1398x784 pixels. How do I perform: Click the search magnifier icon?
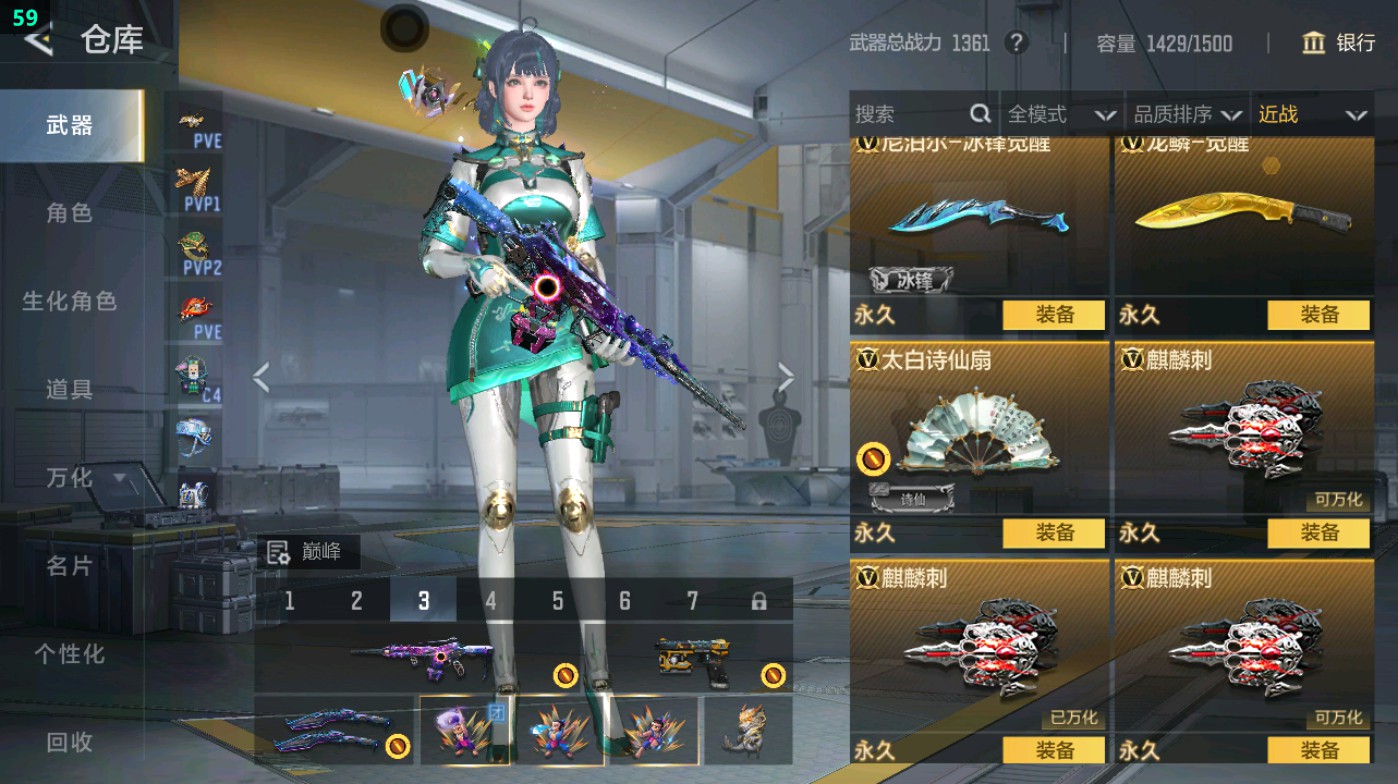tap(979, 114)
